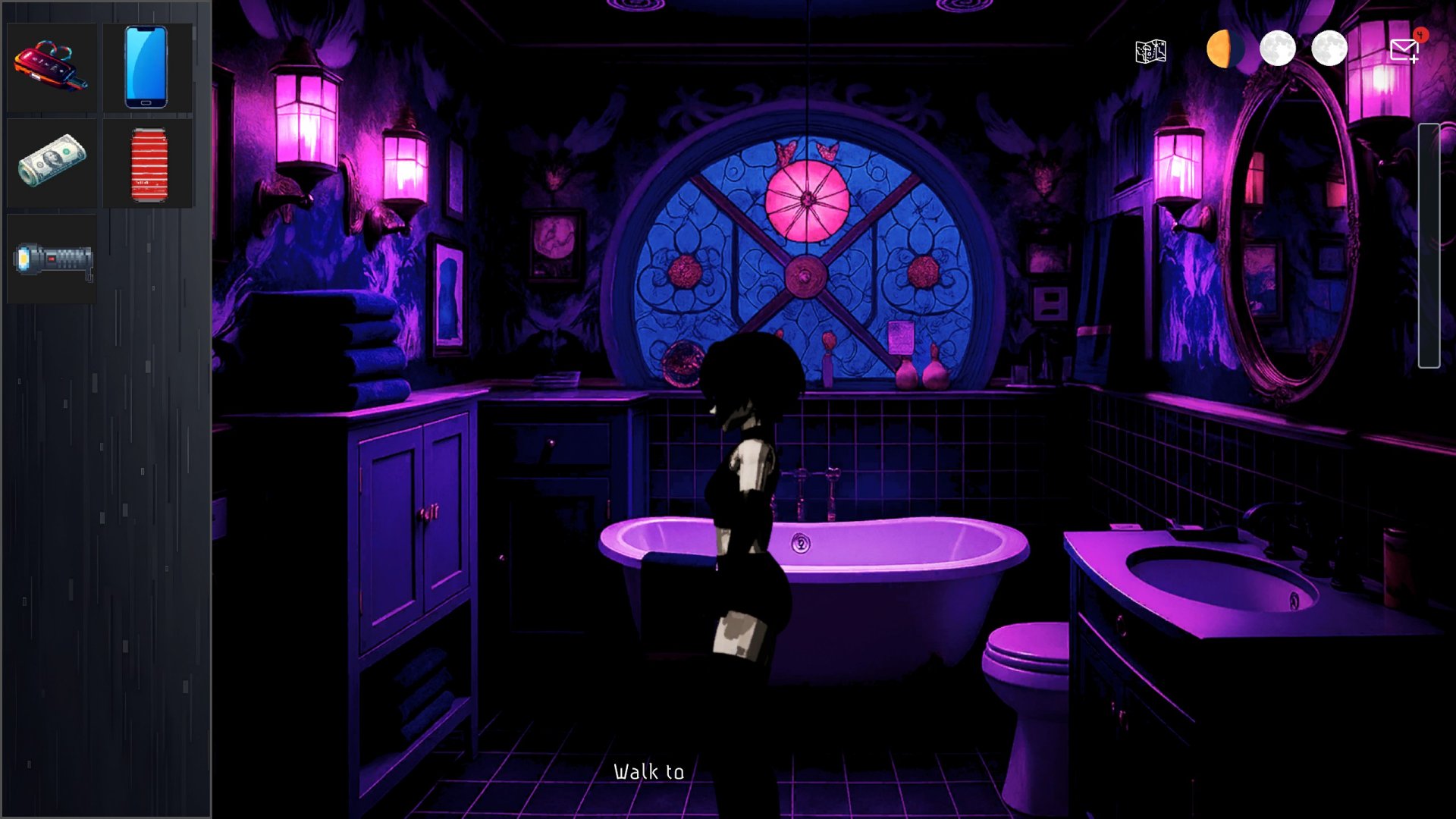Open the folded map icon
The height and width of the screenshot is (819, 1456).
(1150, 52)
